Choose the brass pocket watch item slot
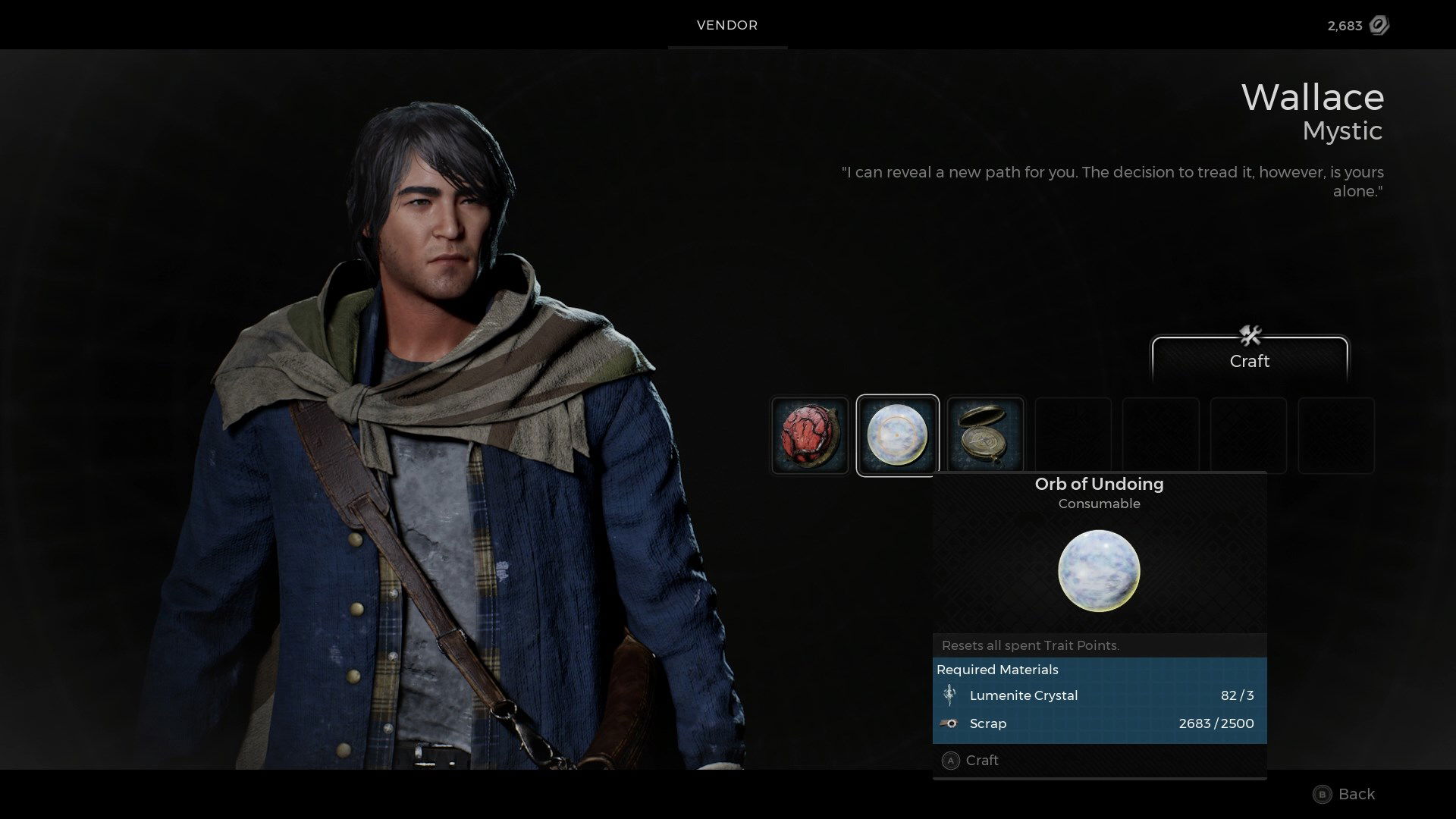Image resolution: width=1456 pixels, height=819 pixels. tap(985, 436)
